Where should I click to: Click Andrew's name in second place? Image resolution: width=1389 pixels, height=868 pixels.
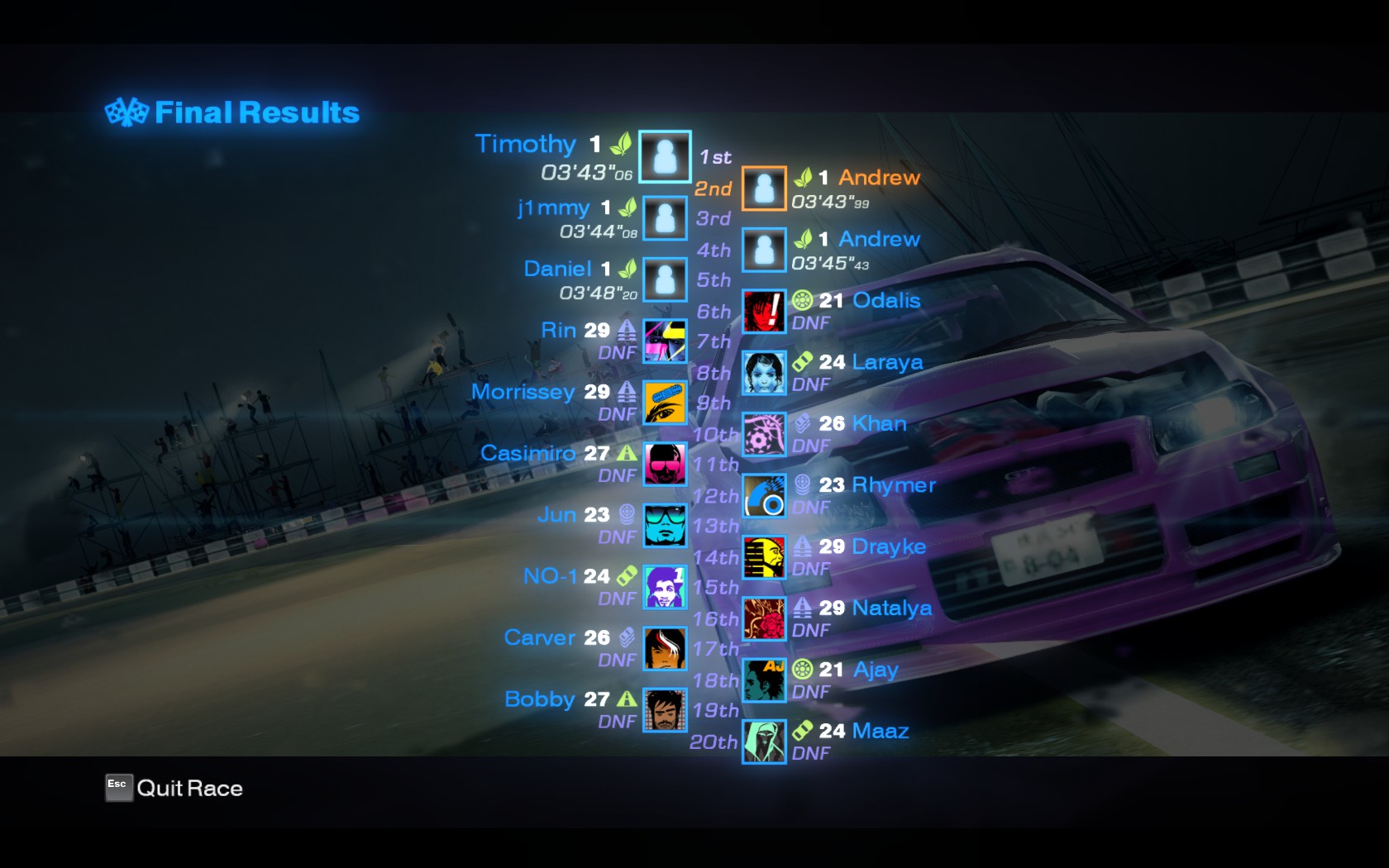[x=881, y=178]
